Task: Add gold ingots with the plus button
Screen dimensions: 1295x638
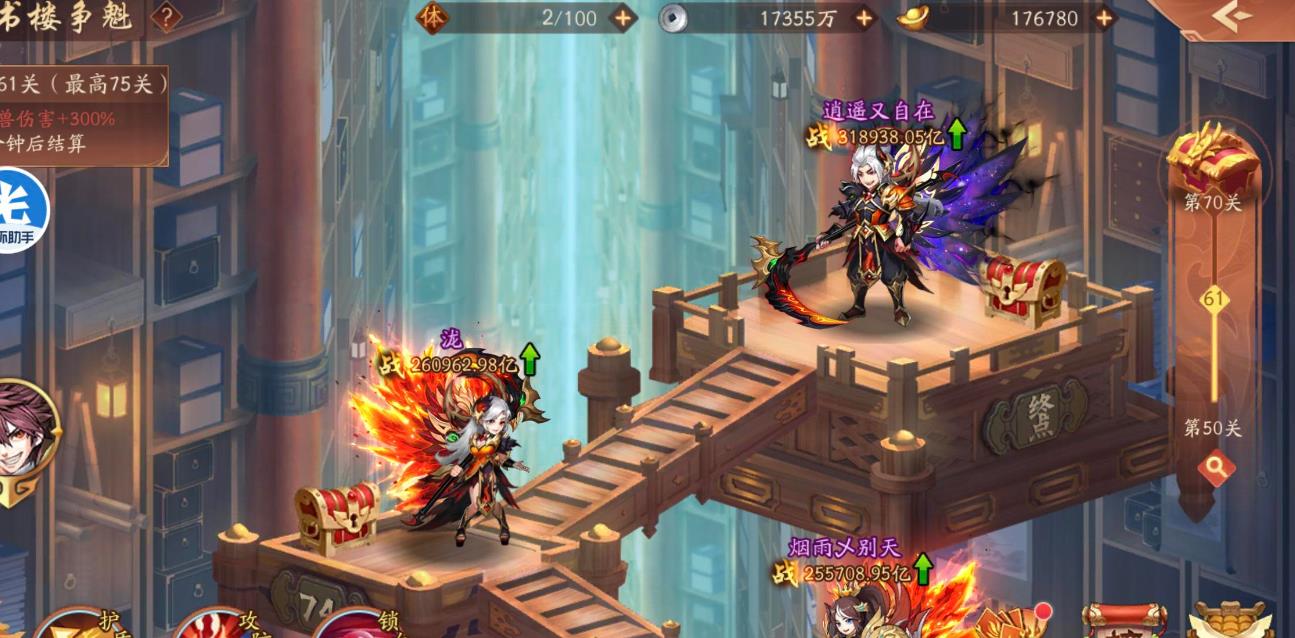Action: (1104, 18)
